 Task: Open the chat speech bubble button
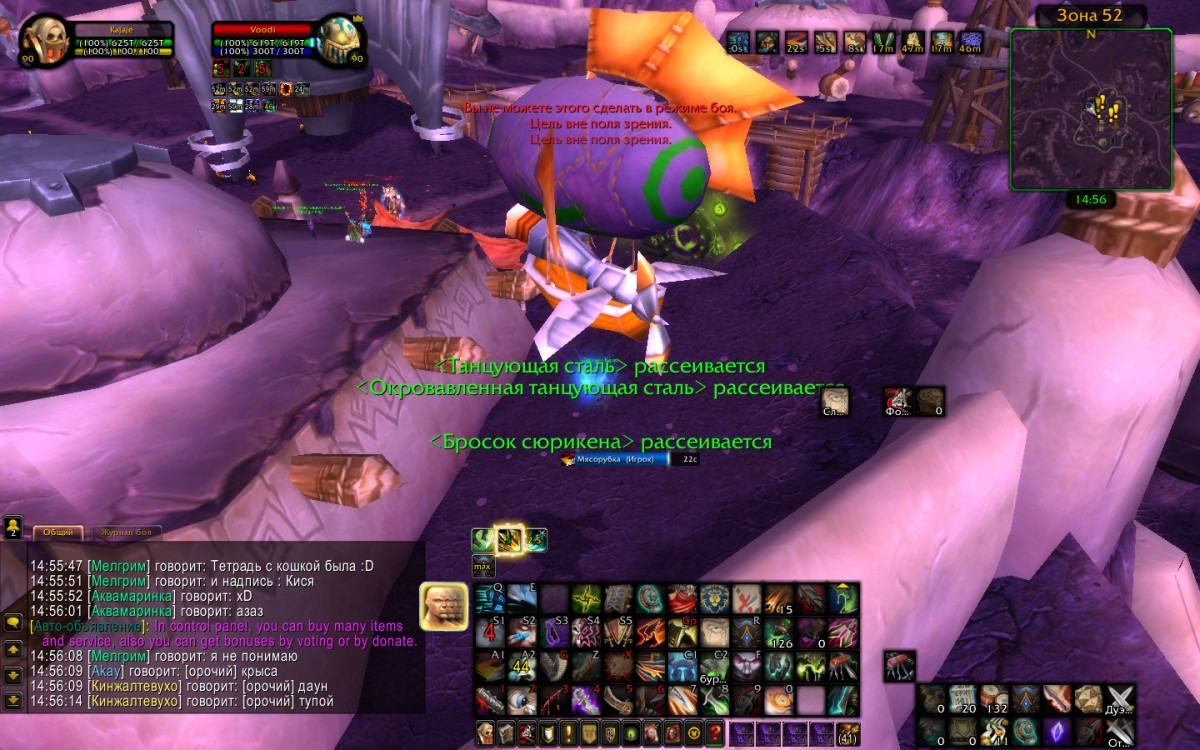13,622
